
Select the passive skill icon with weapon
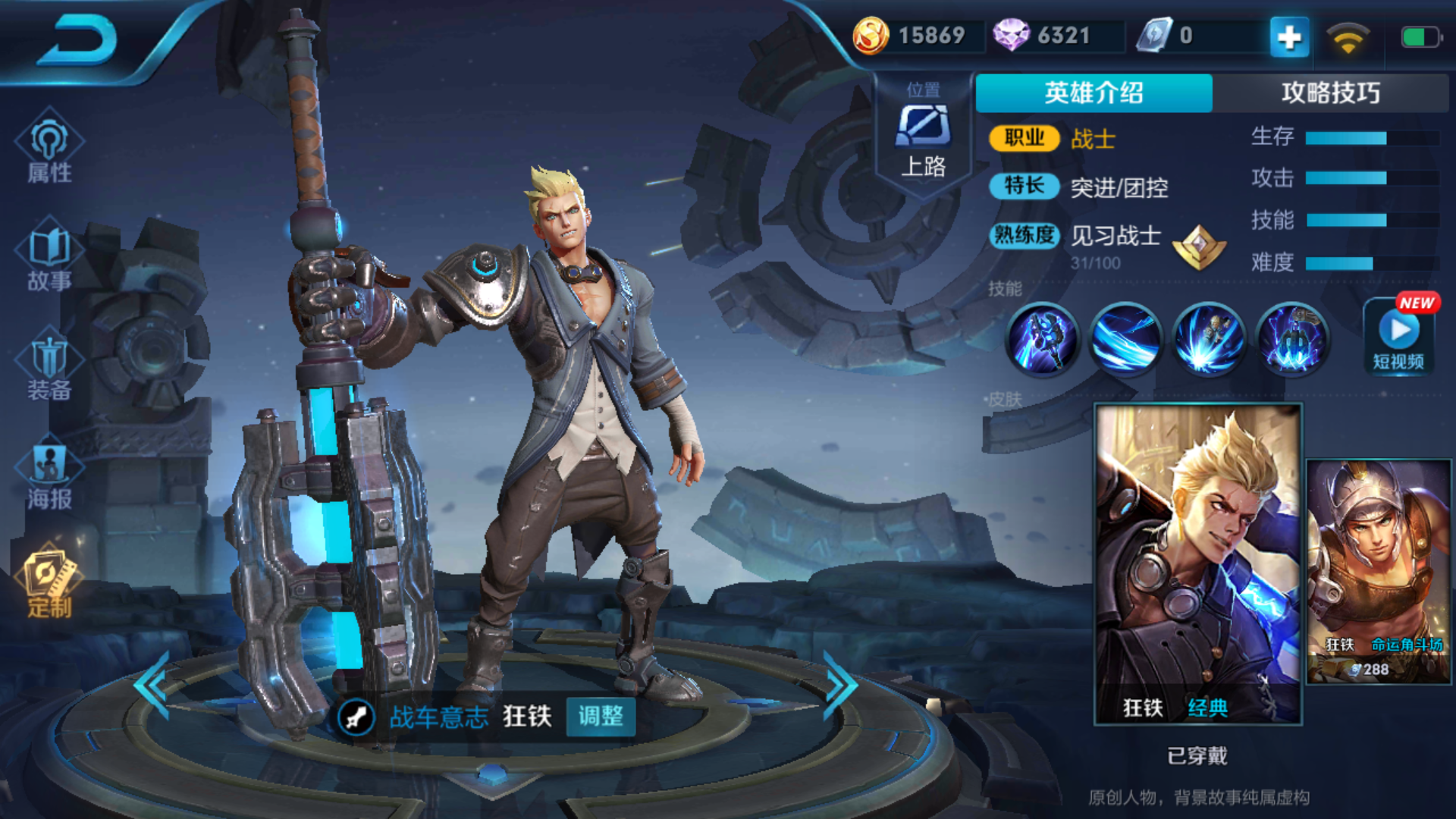[x=1042, y=340]
